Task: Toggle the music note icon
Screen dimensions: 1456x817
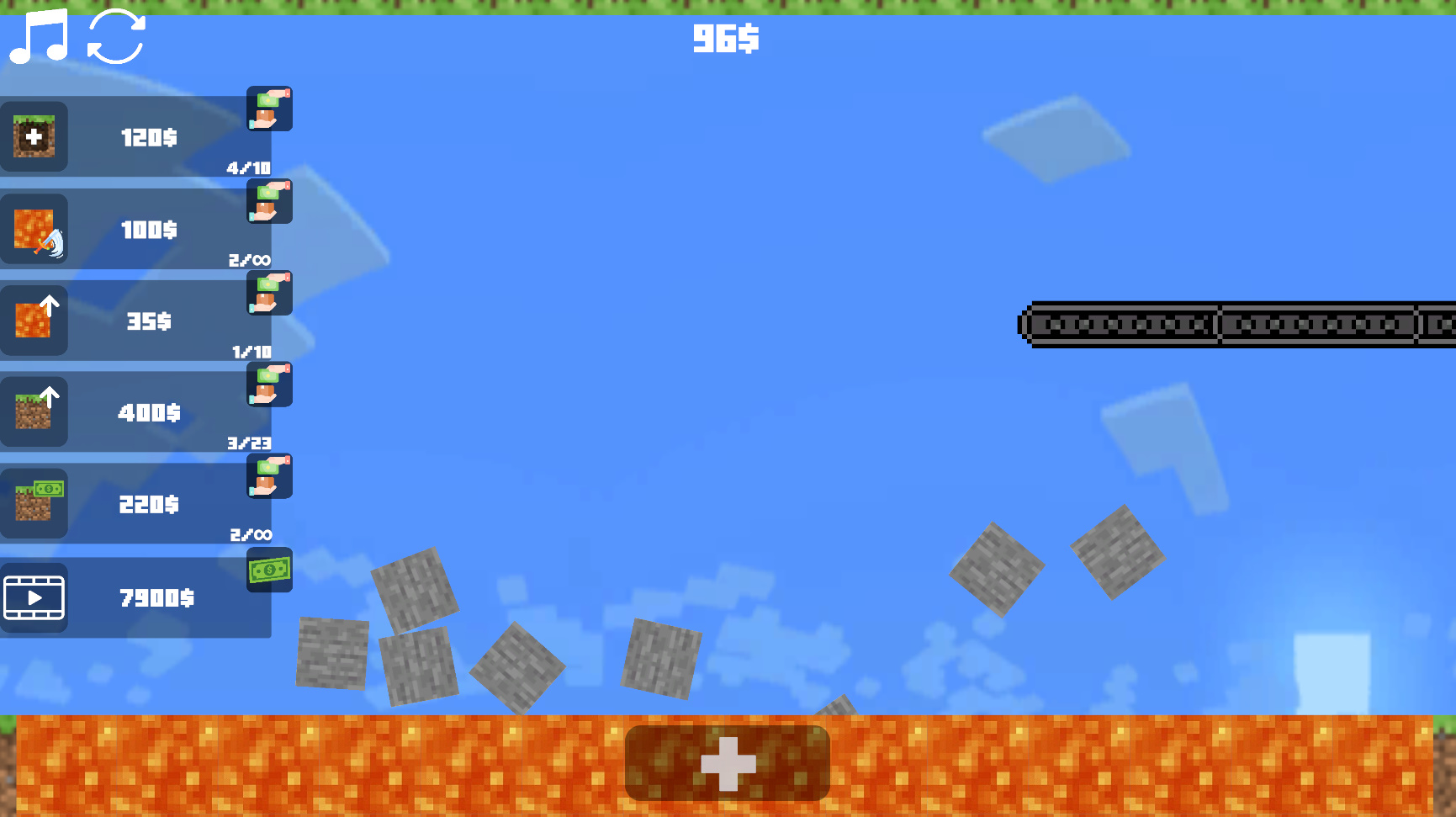Action: coord(38,37)
